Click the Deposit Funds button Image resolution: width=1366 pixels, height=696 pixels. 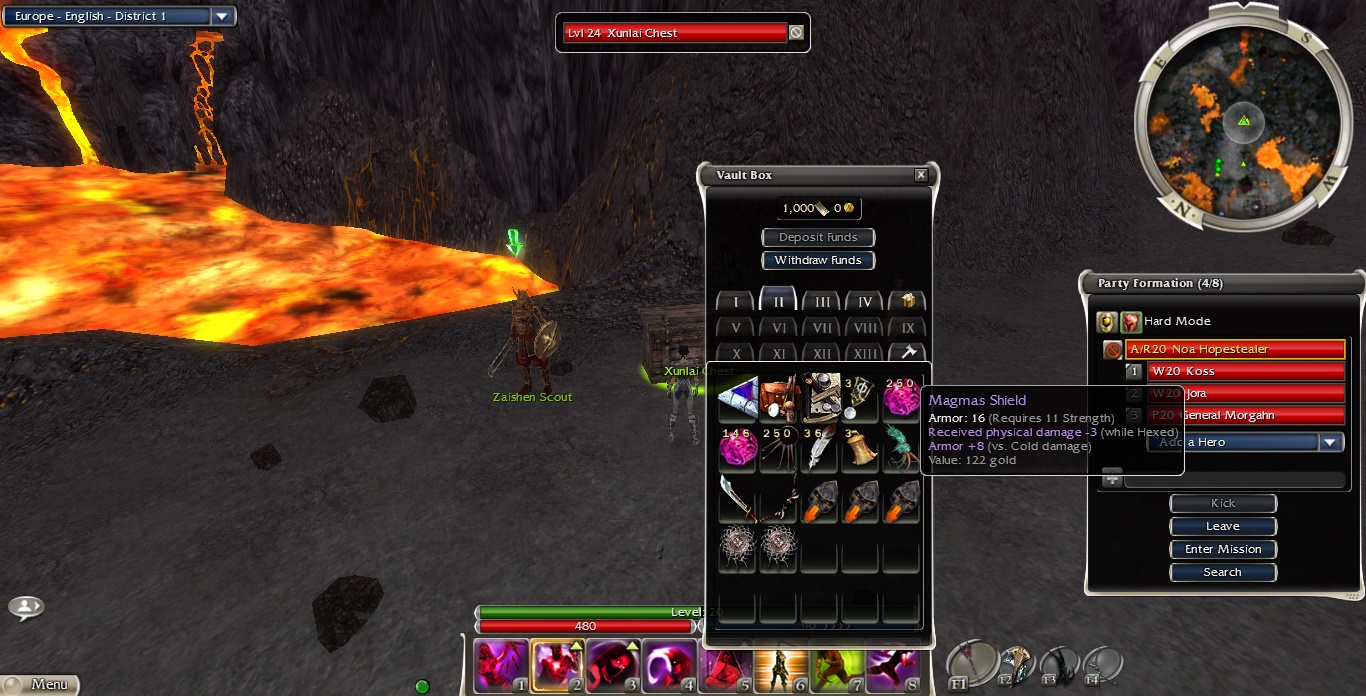(x=818, y=238)
